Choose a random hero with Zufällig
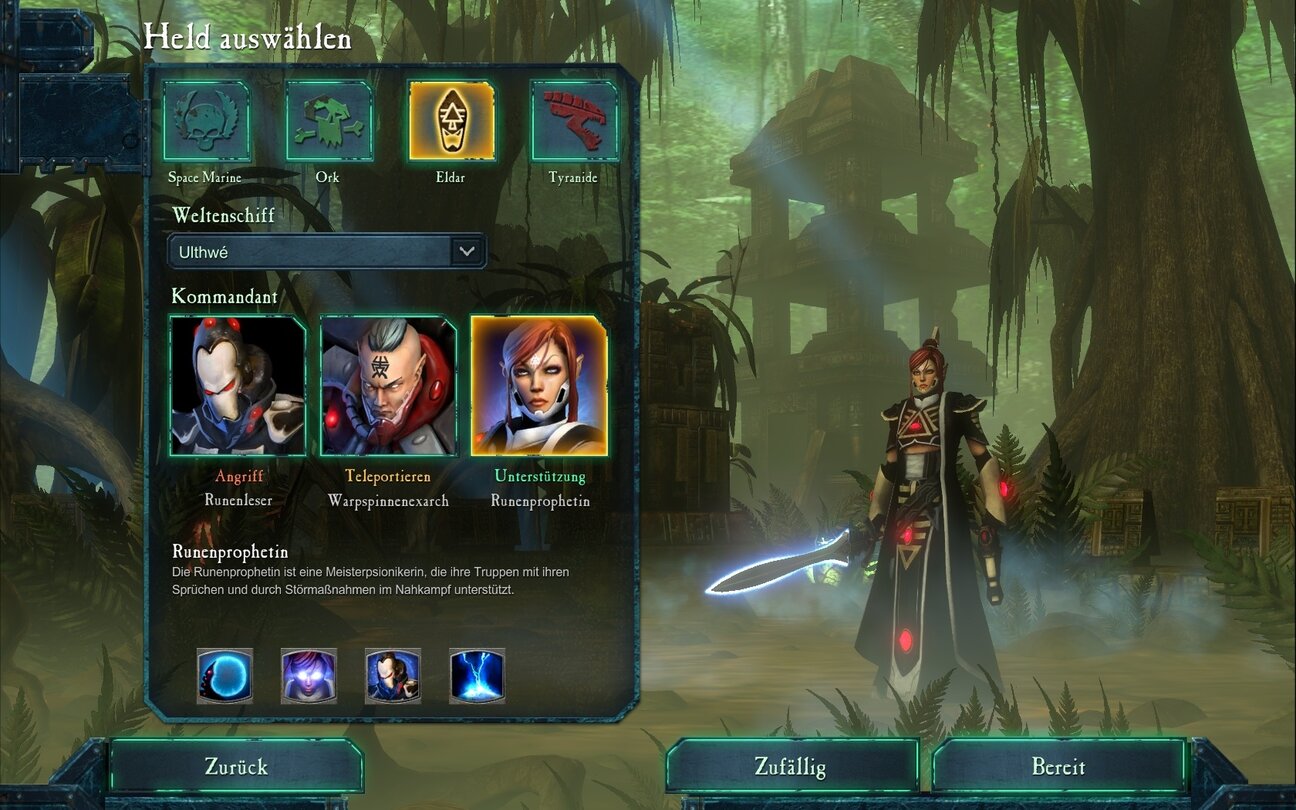1296x810 pixels. click(791, 767)
